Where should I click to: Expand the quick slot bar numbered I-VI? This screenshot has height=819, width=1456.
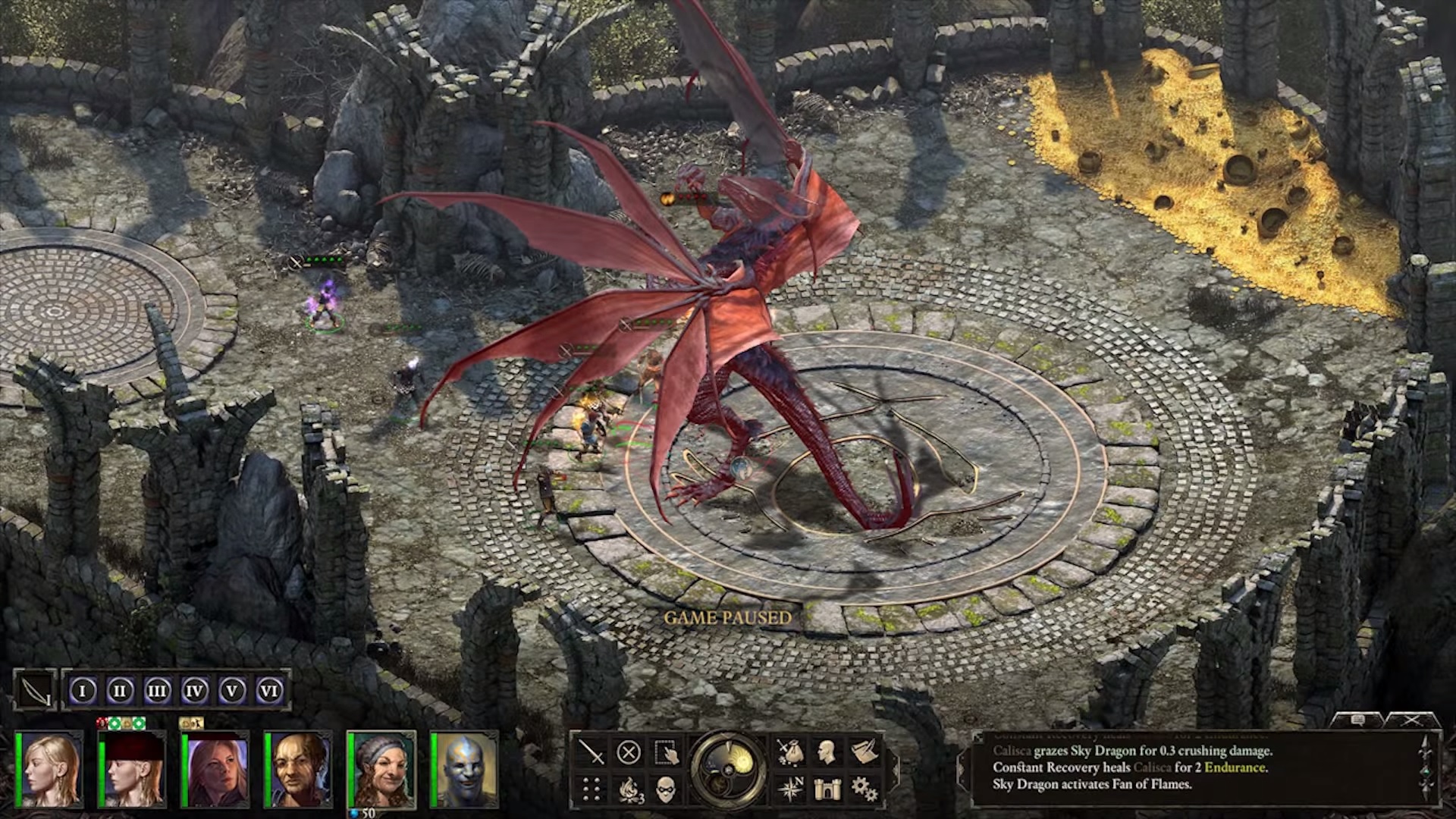click(174, 690)
